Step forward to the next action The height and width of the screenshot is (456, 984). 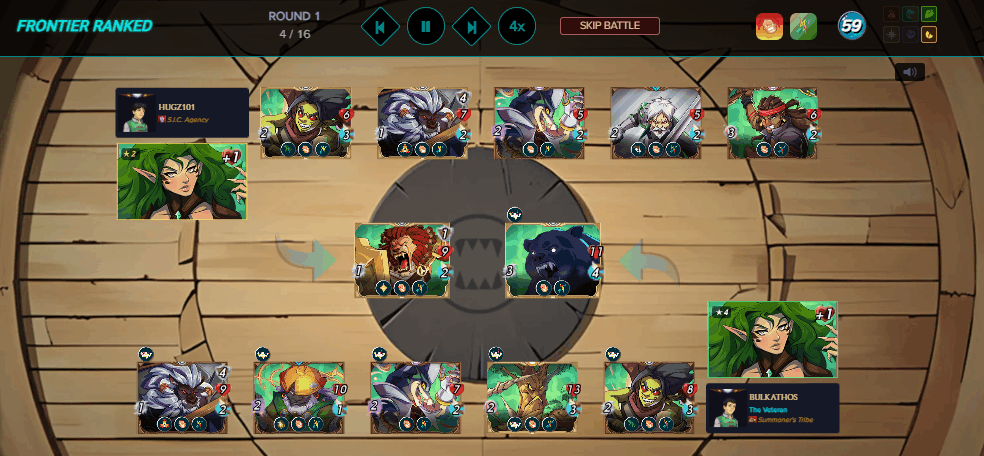(x=471, y=26)
